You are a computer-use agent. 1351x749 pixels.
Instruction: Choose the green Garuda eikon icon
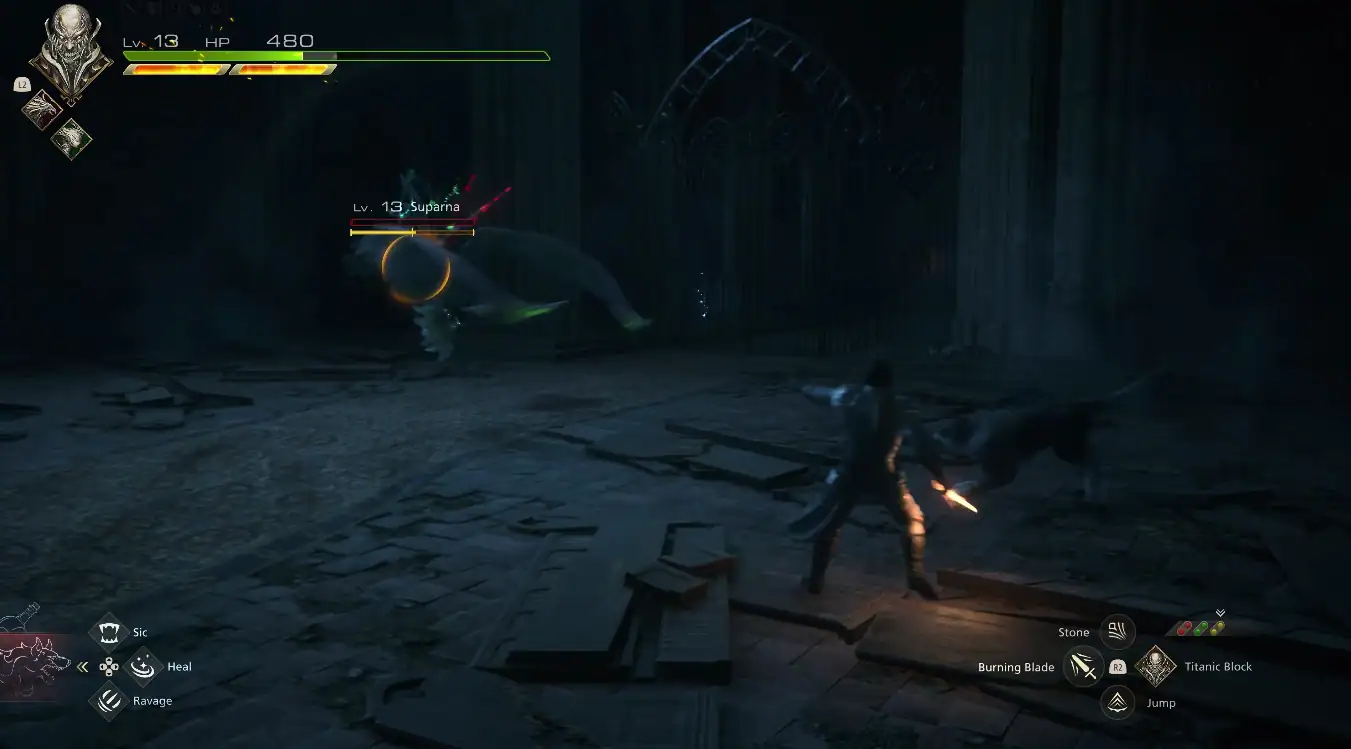[72, 137]
